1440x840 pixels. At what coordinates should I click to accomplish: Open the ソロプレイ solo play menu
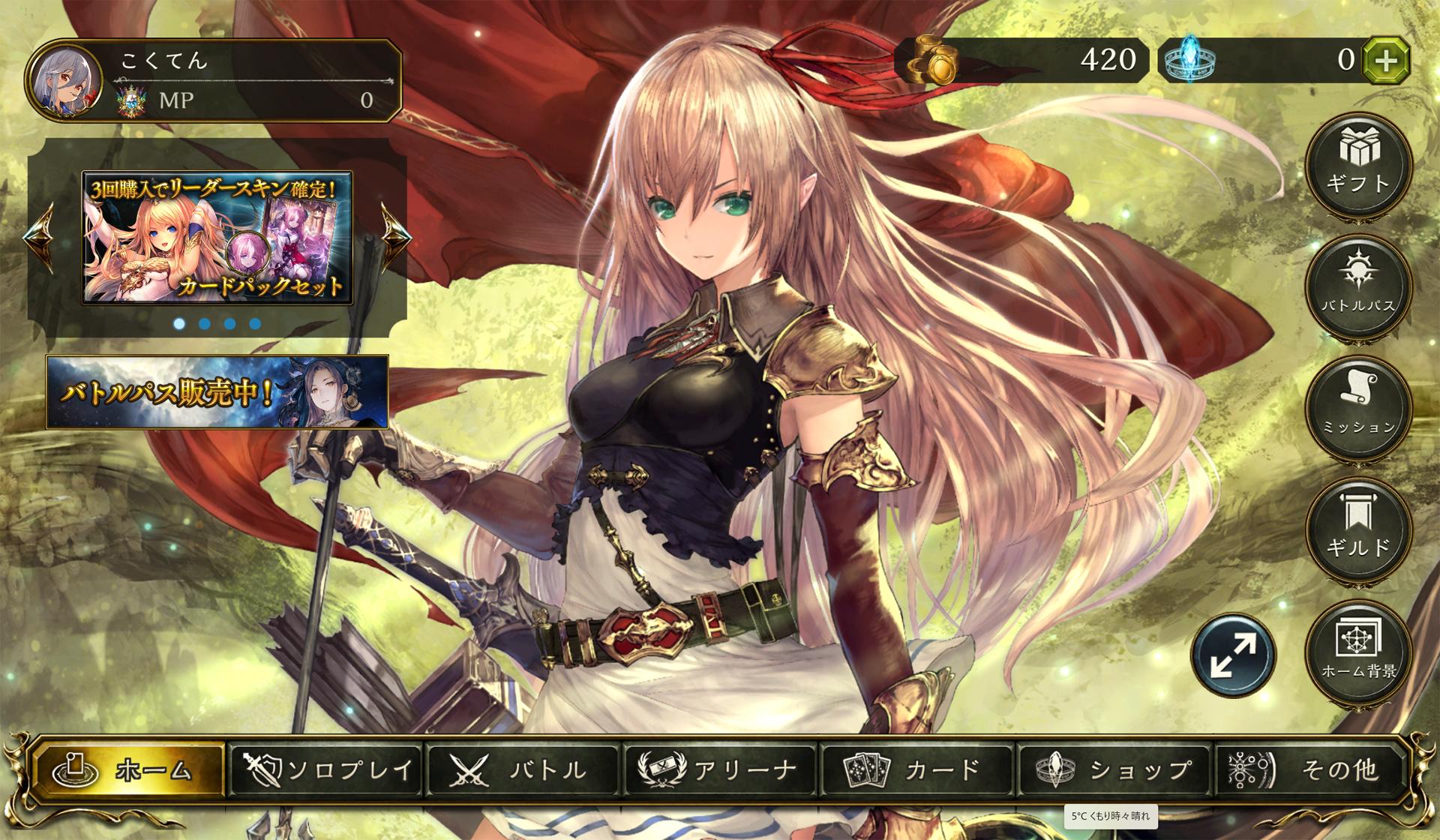tap(326, 769)
